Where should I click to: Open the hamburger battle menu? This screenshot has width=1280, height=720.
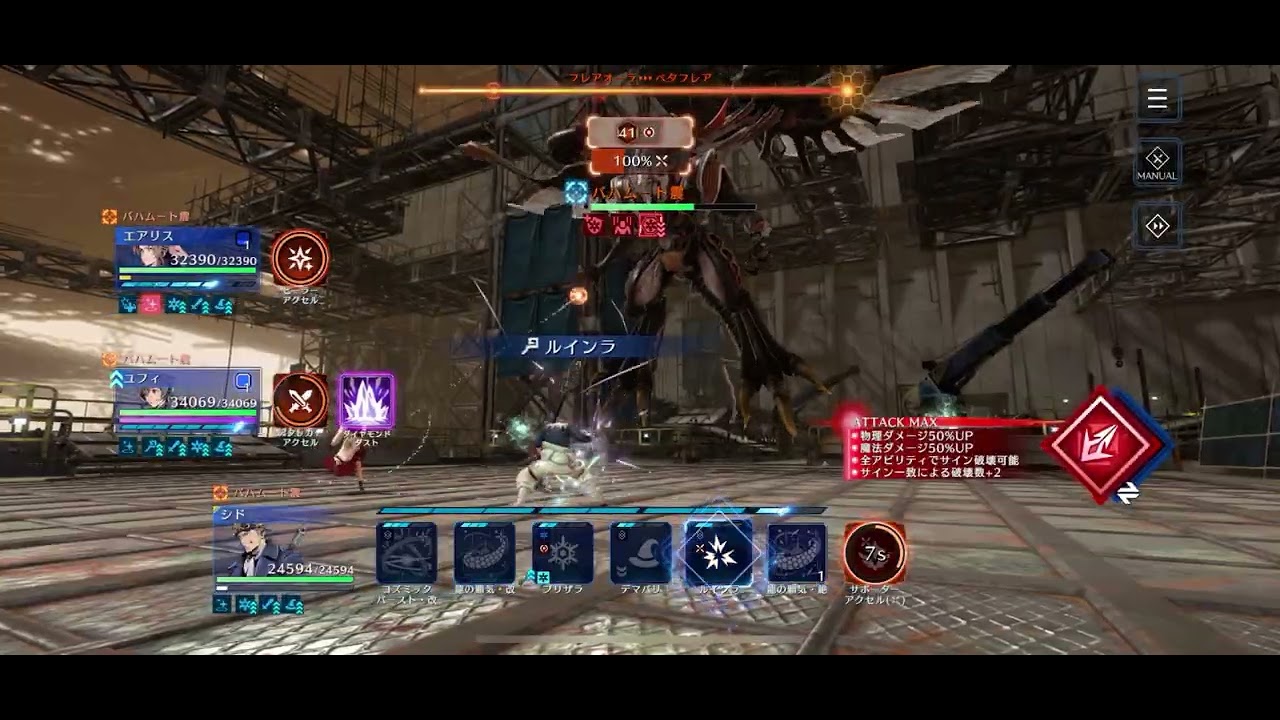click(1157, 99)
